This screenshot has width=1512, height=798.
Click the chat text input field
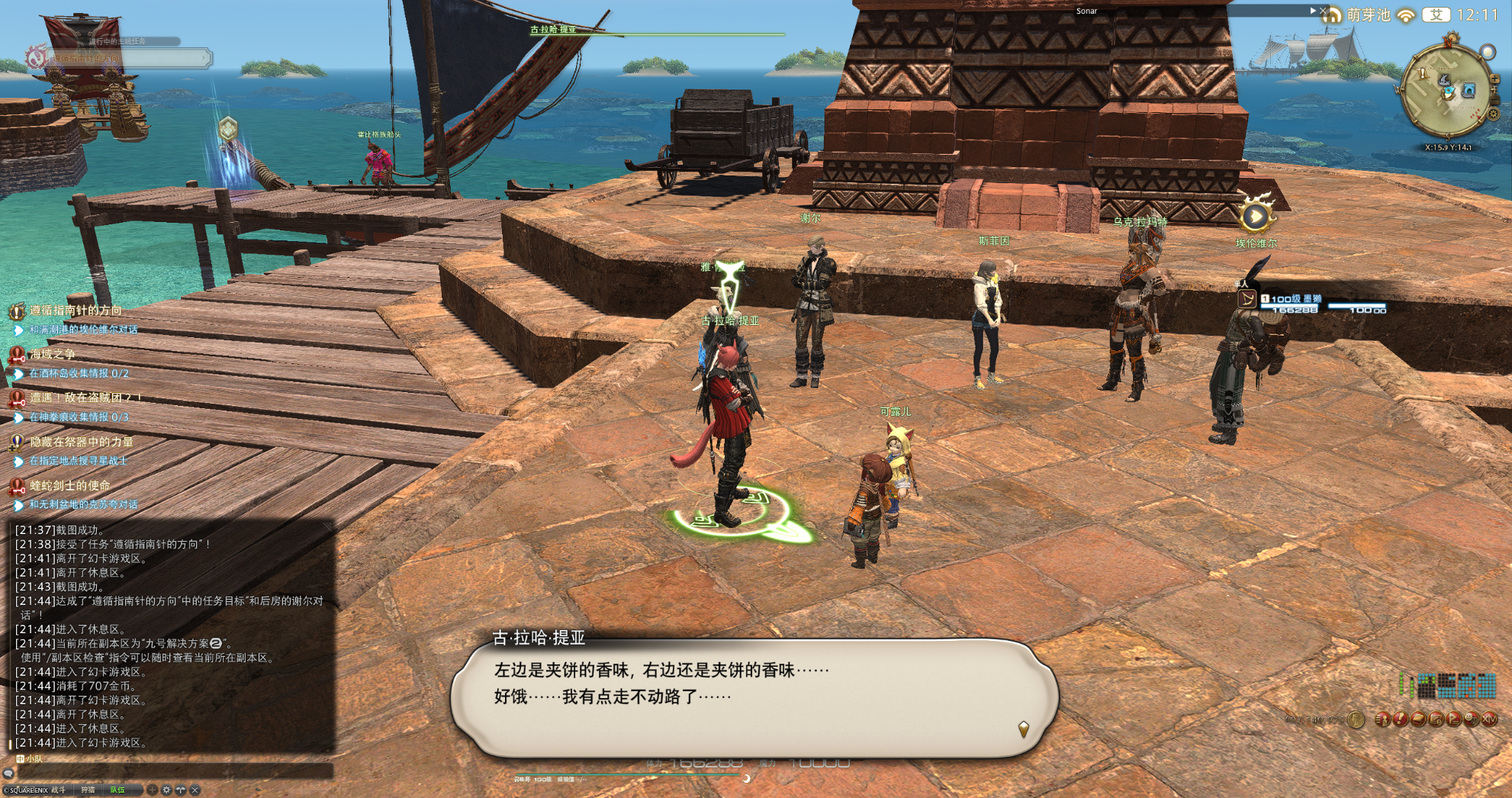(175, 773)
